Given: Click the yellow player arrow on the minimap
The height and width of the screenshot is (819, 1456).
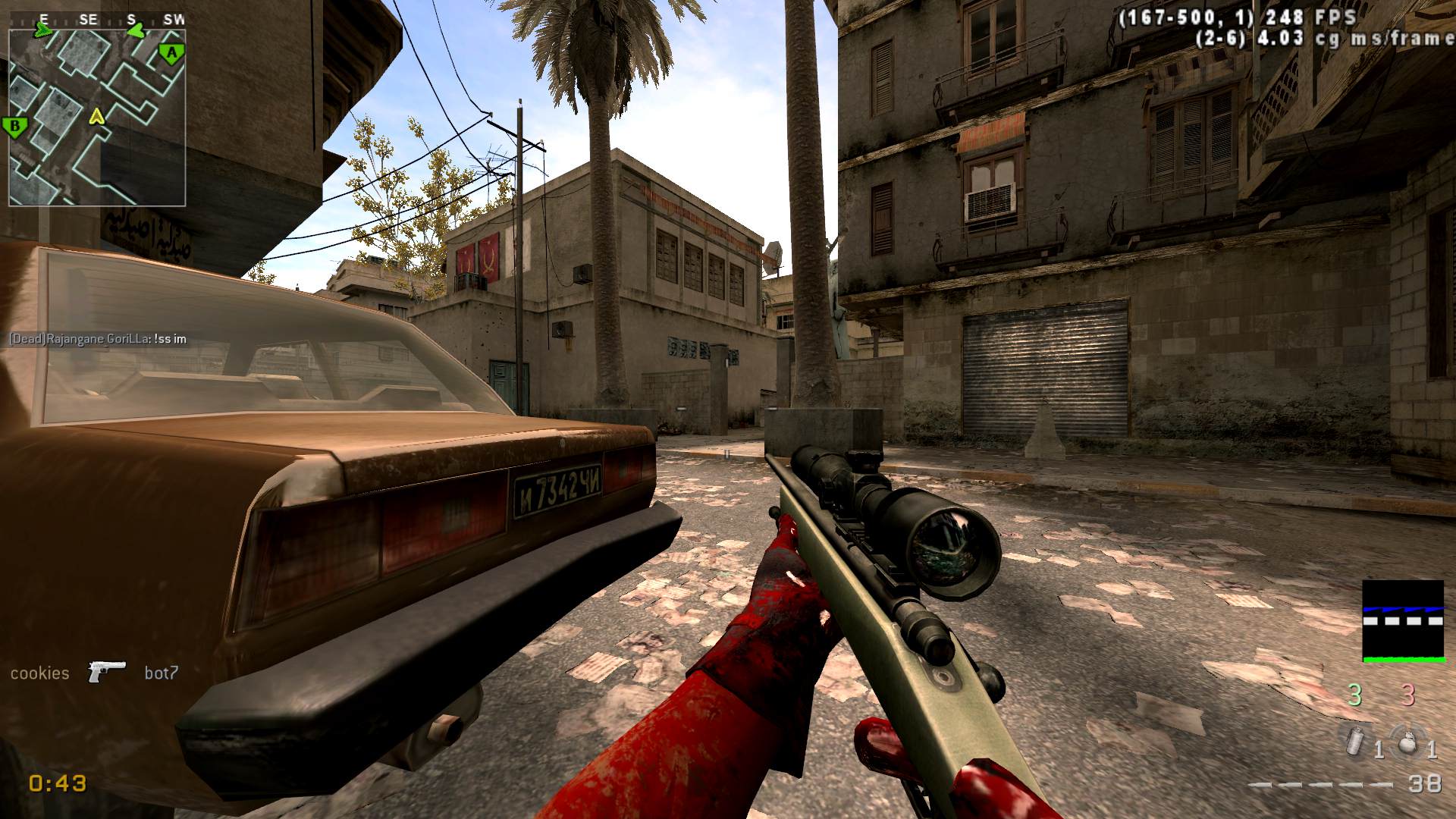Looking at the screenshot, I should [96, 116].
